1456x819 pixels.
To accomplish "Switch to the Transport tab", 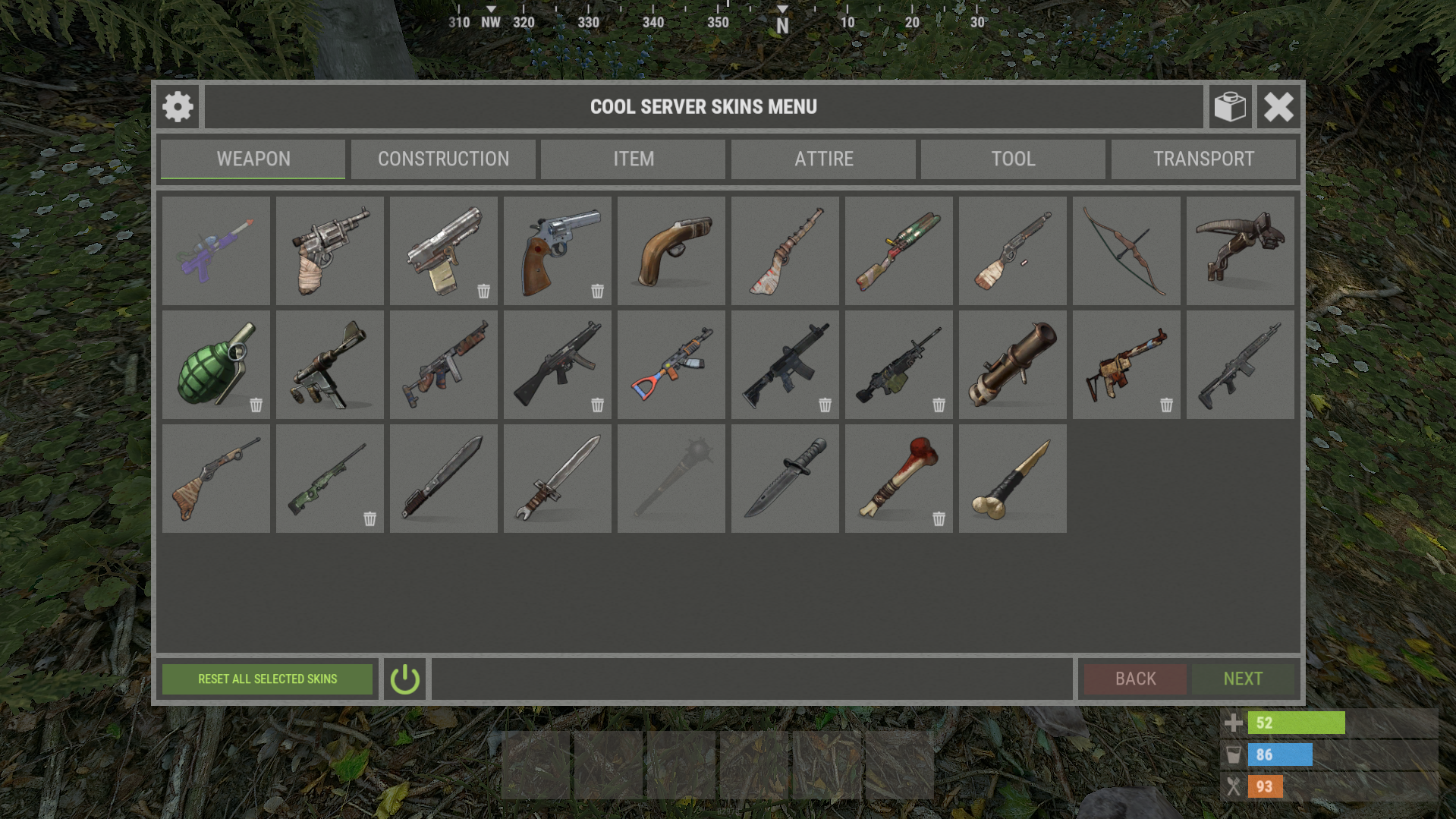I will 1203,159.
